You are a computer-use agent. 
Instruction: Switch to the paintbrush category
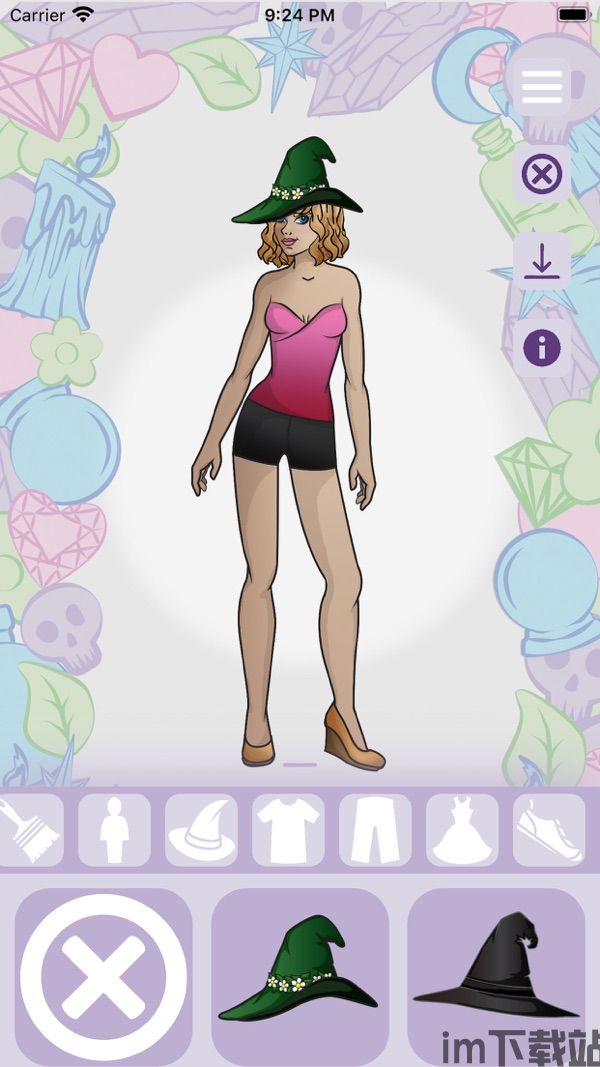(28, 829)
